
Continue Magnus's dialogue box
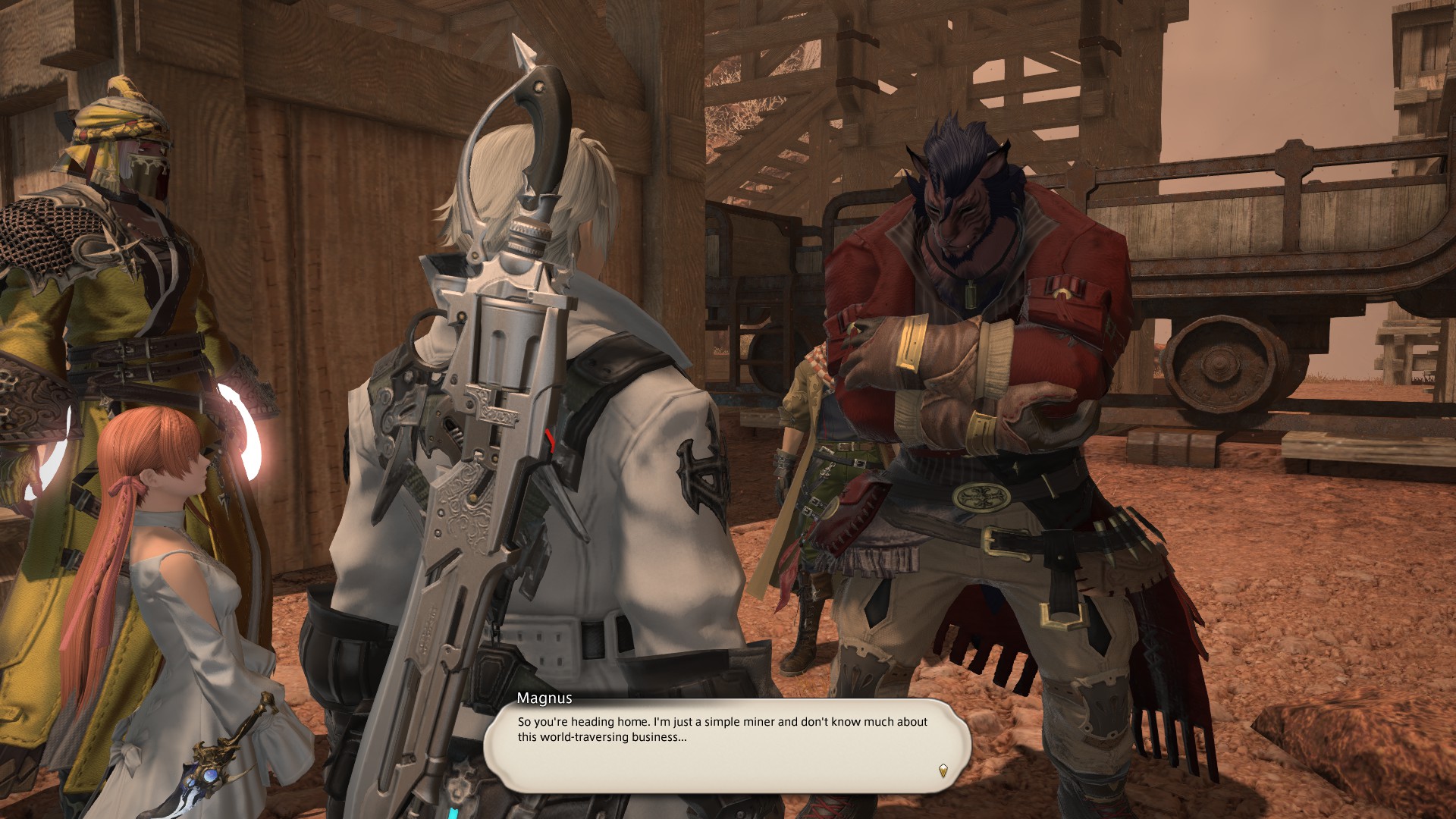point(726,745)
